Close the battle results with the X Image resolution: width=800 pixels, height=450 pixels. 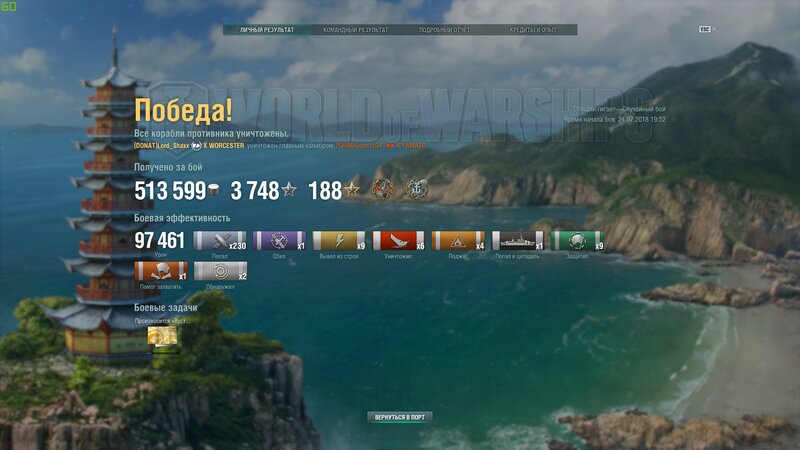(x=714, y=30)
